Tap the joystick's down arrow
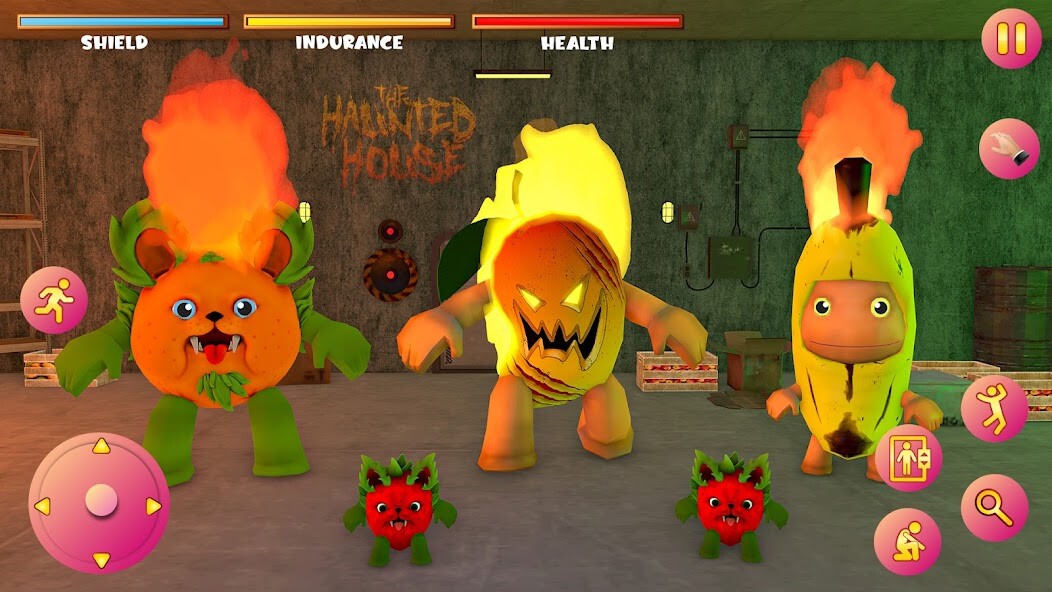This screenshot has height=592, width=1052. pyautogui.click(x=100, y=559)
